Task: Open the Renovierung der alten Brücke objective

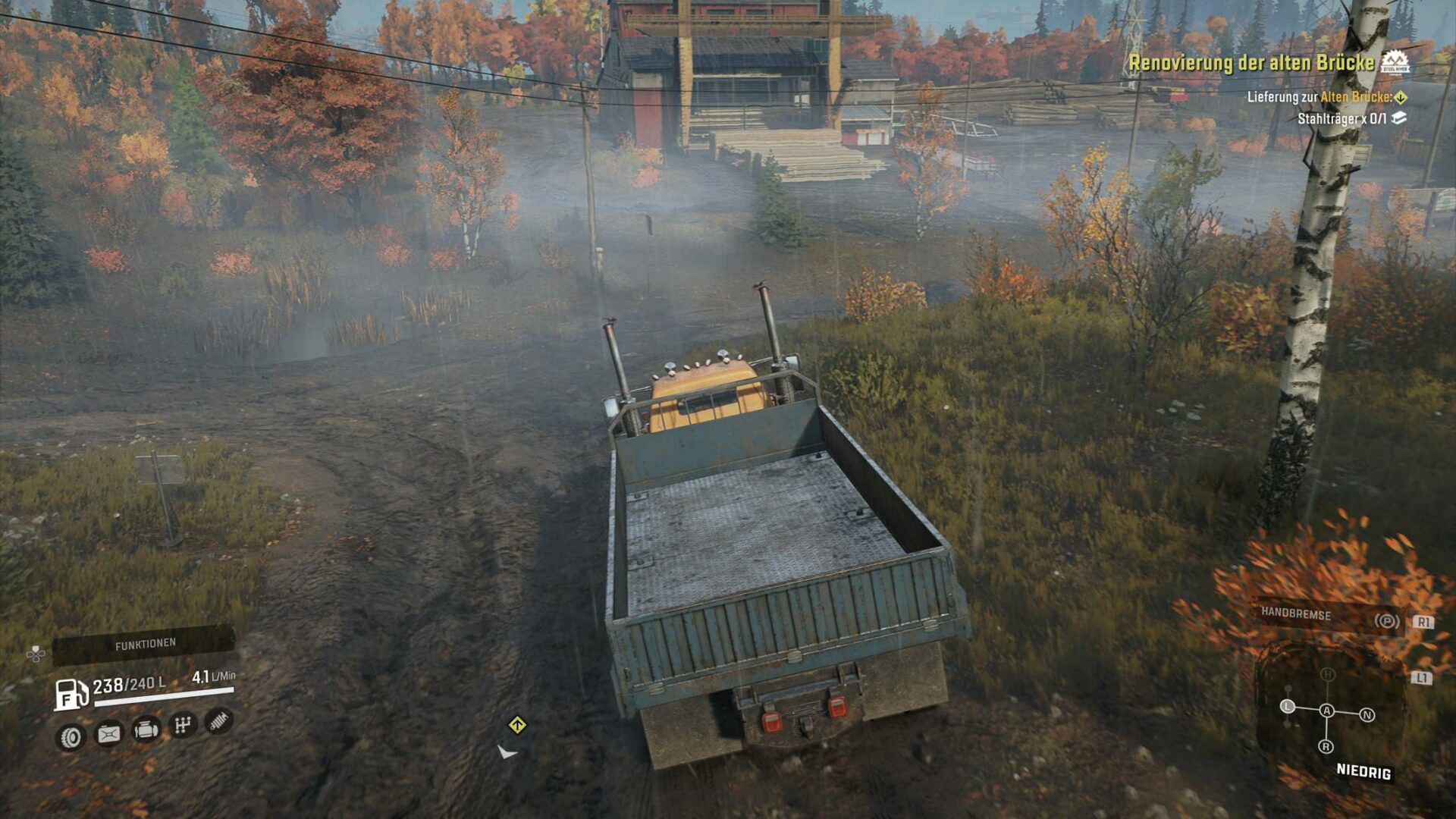Action: point(1250,63)
